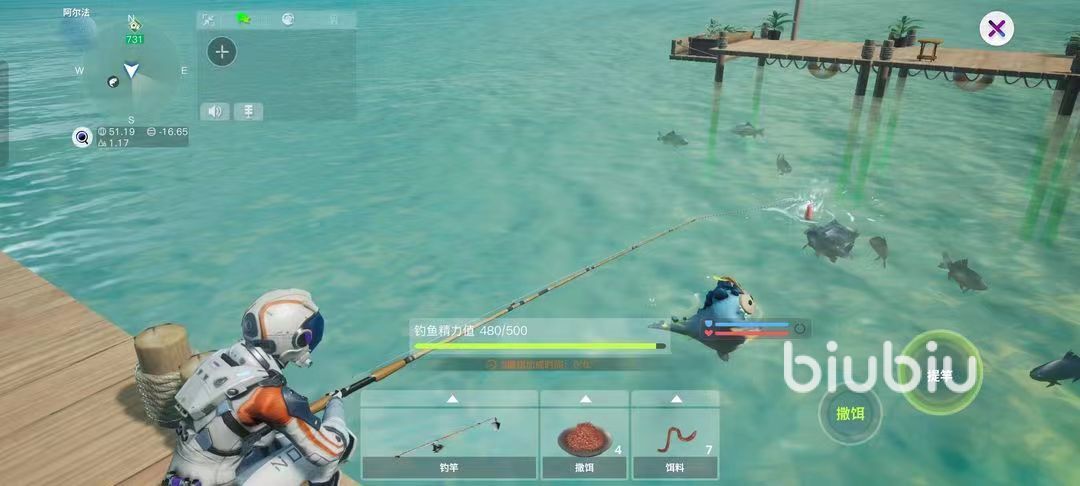The width and height of the screenshot is (1080, 486).
Task: Toggle the speaker sound button
Action: [214, 111]
